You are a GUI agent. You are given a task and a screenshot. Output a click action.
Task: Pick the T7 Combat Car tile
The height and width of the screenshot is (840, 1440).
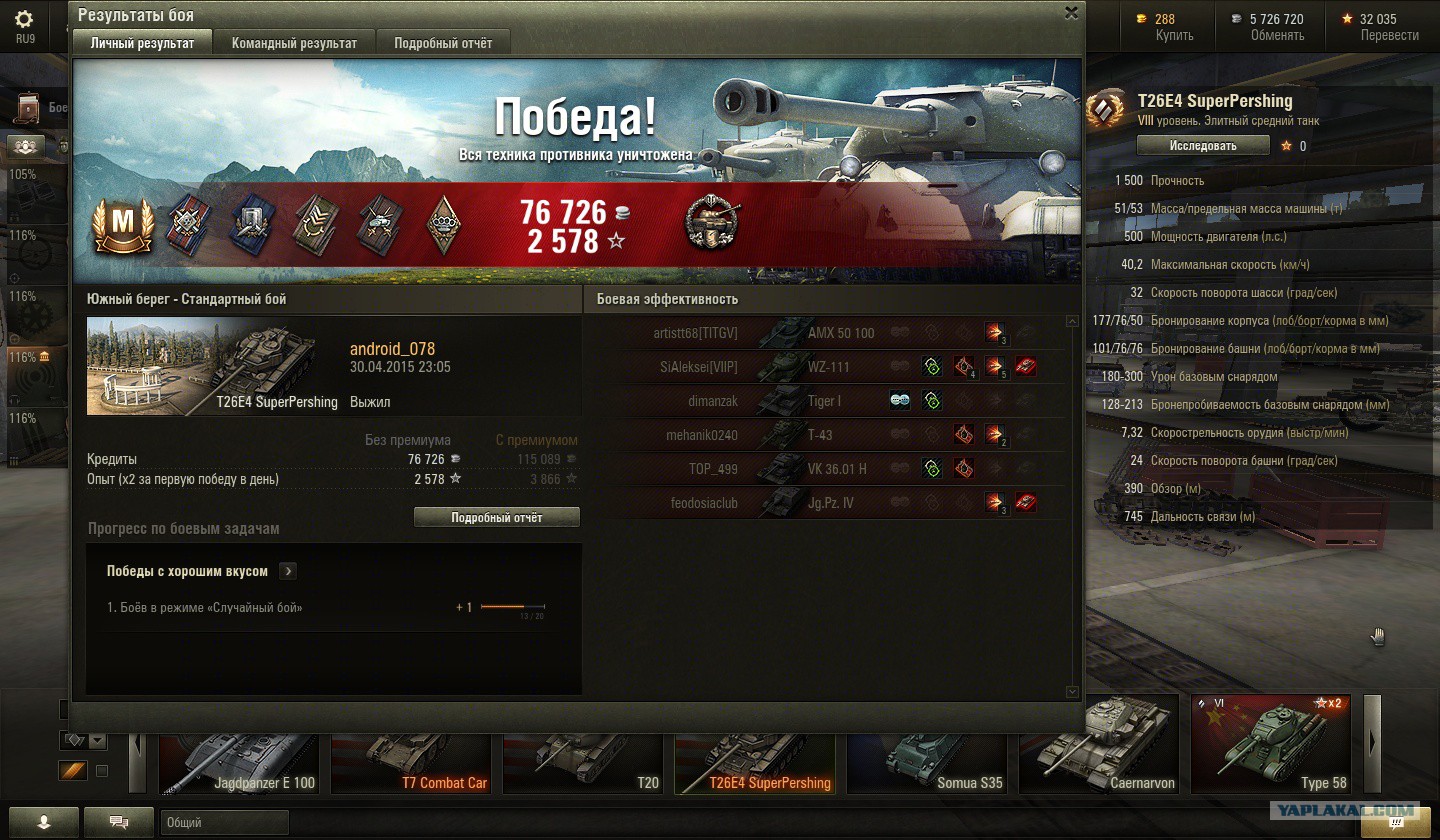(410, 745)
